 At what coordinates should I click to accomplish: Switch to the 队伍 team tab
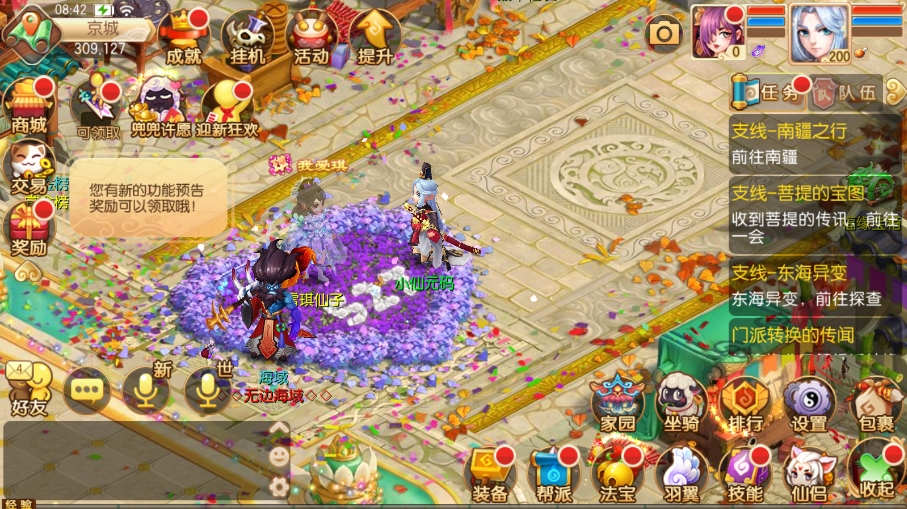846,94
